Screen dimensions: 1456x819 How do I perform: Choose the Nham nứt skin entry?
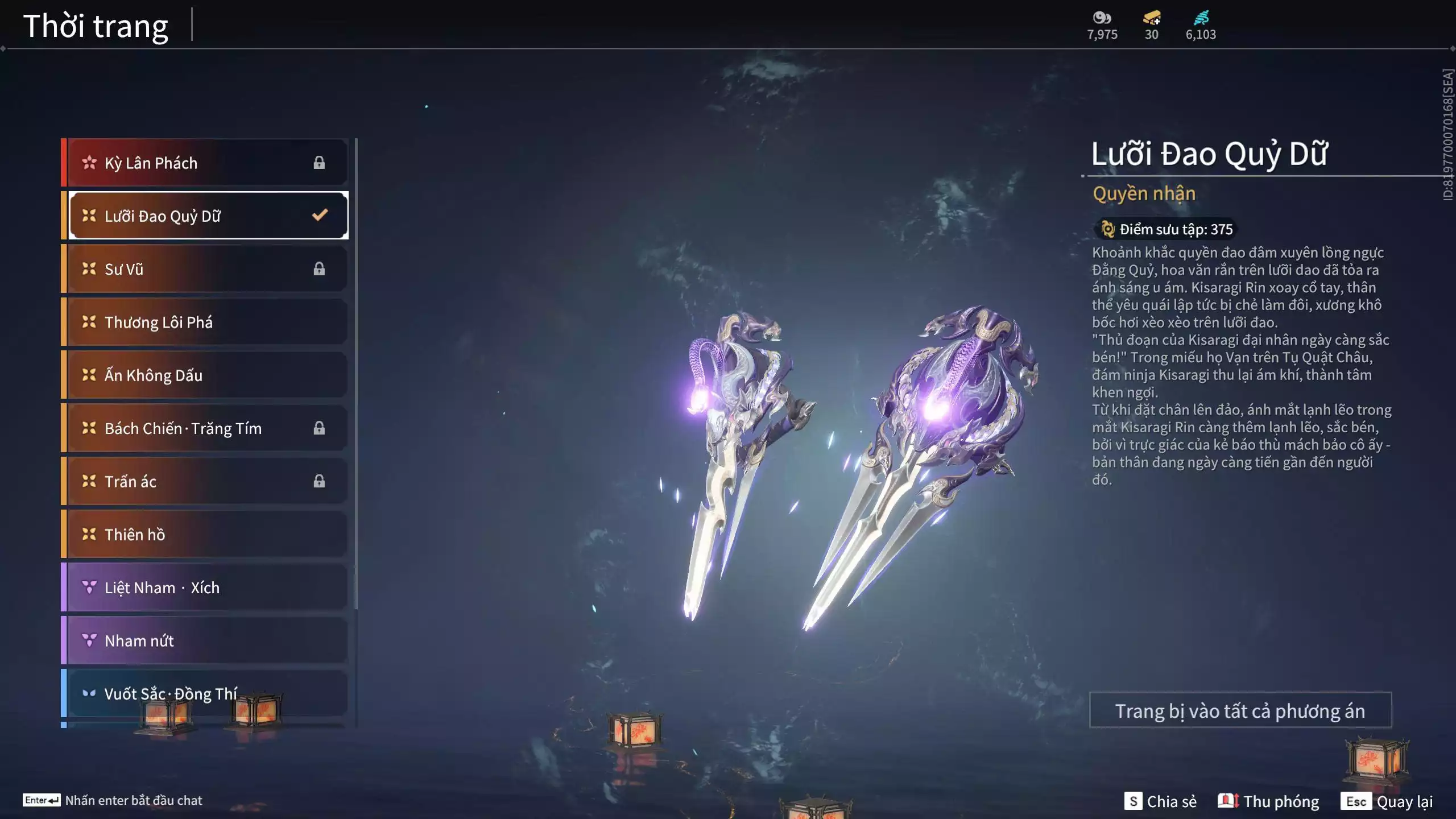click(x=205, y=640)
